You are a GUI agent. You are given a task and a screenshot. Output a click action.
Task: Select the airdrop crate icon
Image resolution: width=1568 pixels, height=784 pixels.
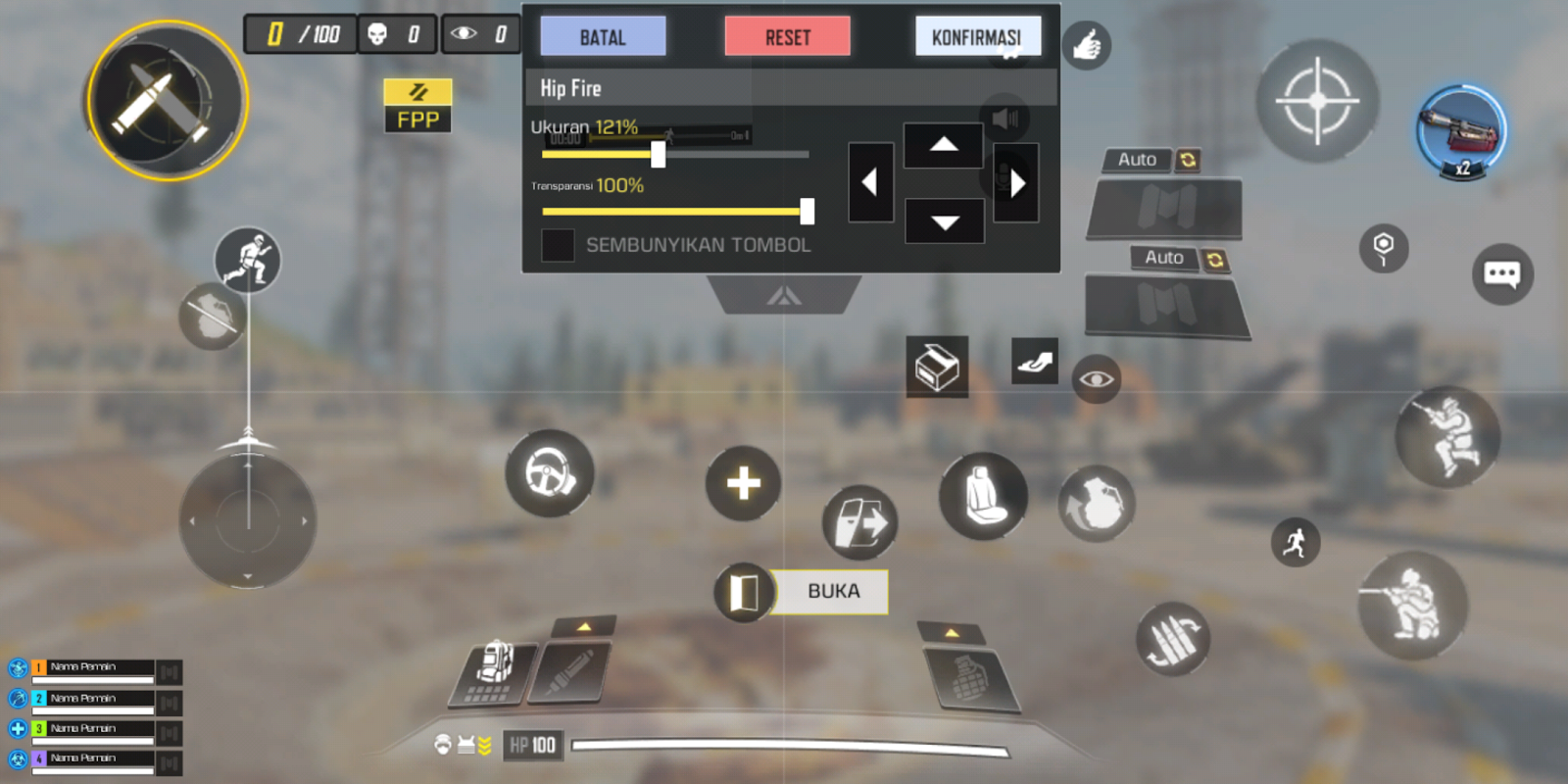tap(938, 367)
